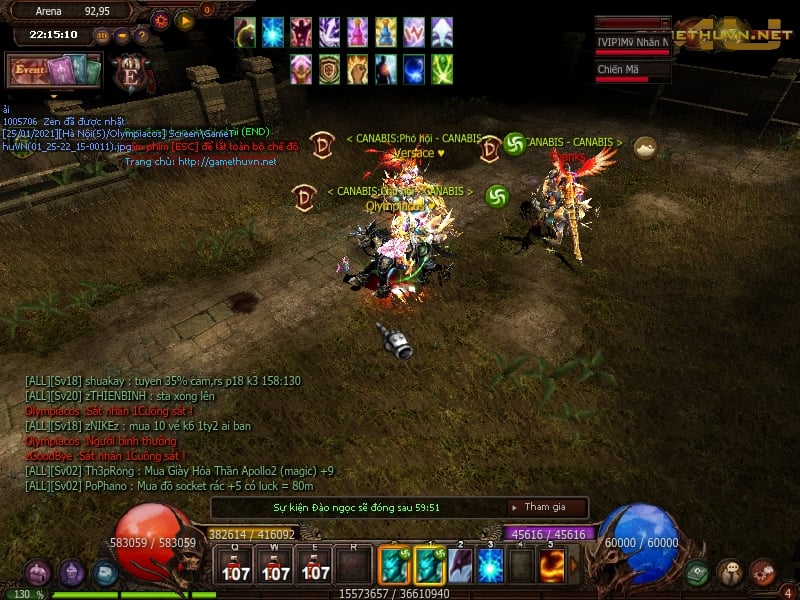Visit the gamethuvn.net homepage link in chat
The image size is (800, 600).
point(228,162)
